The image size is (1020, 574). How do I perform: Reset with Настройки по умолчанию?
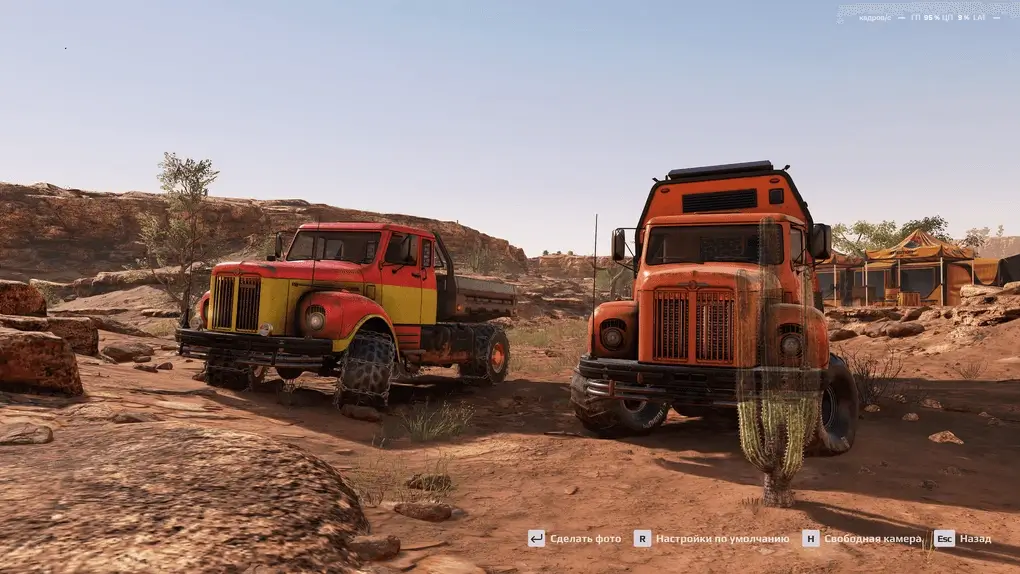[712, 538]
